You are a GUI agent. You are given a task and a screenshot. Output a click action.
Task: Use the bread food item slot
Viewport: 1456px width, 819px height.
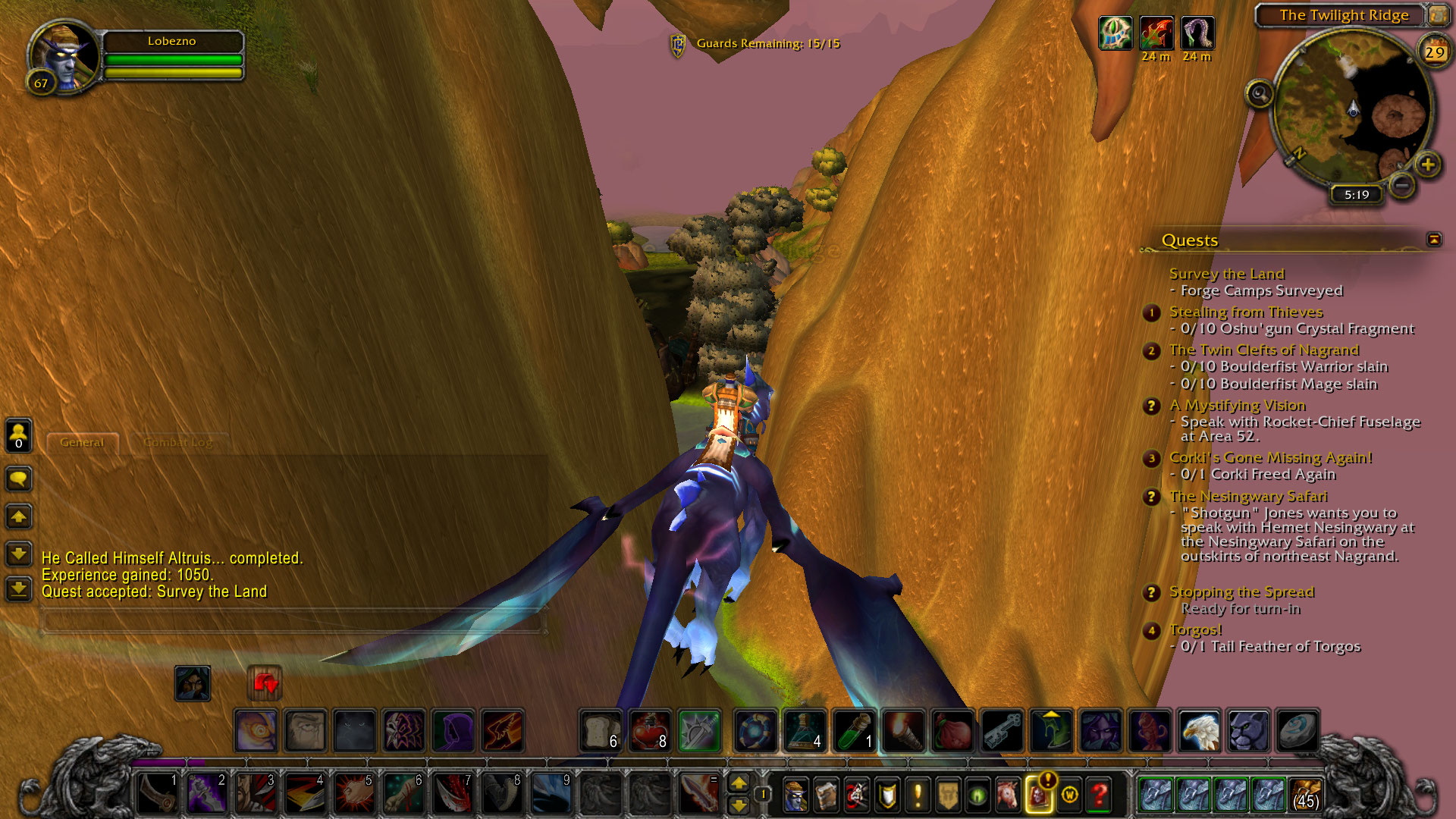tap(601, 730)
